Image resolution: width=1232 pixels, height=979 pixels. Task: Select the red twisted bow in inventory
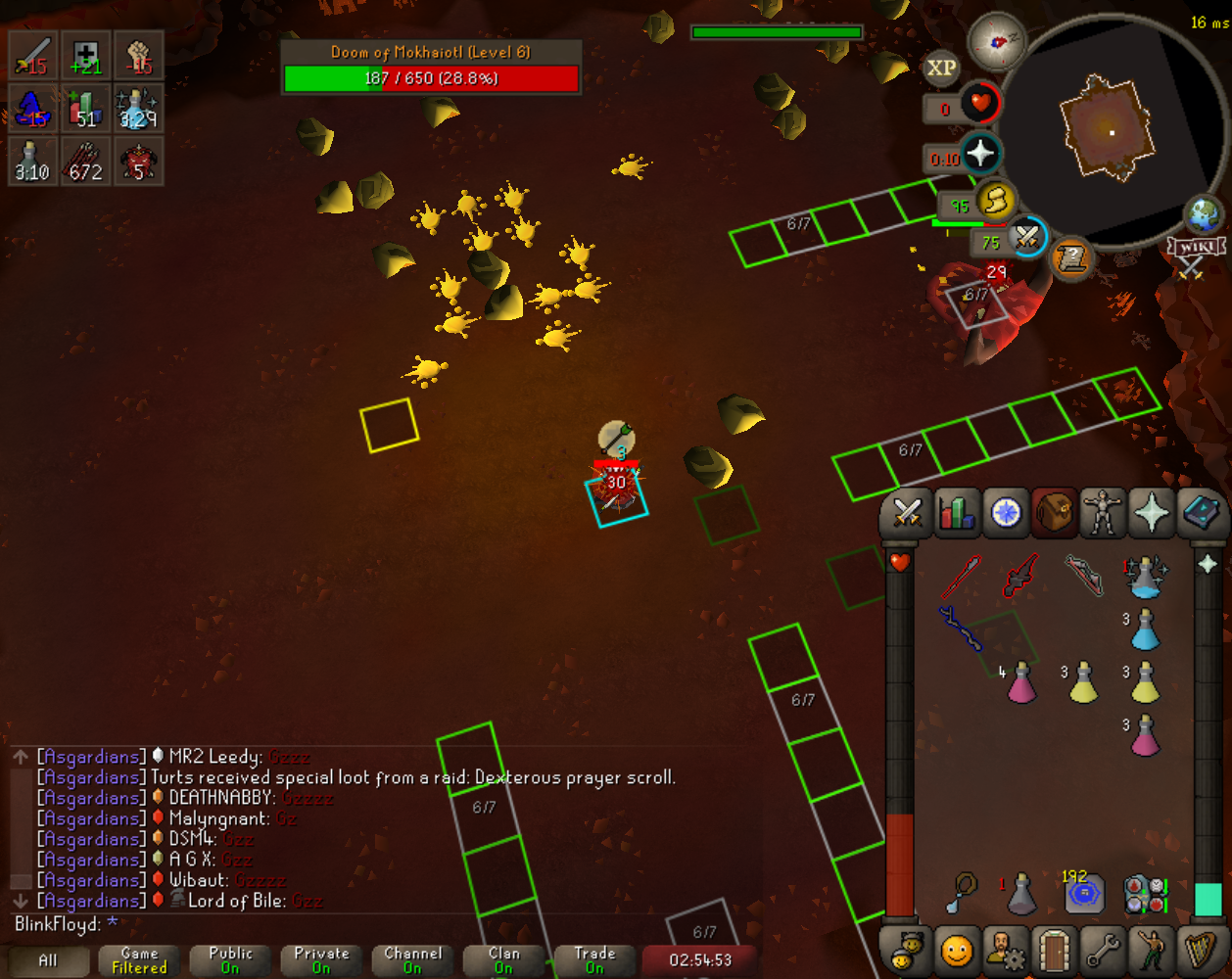coord(1083,576)
